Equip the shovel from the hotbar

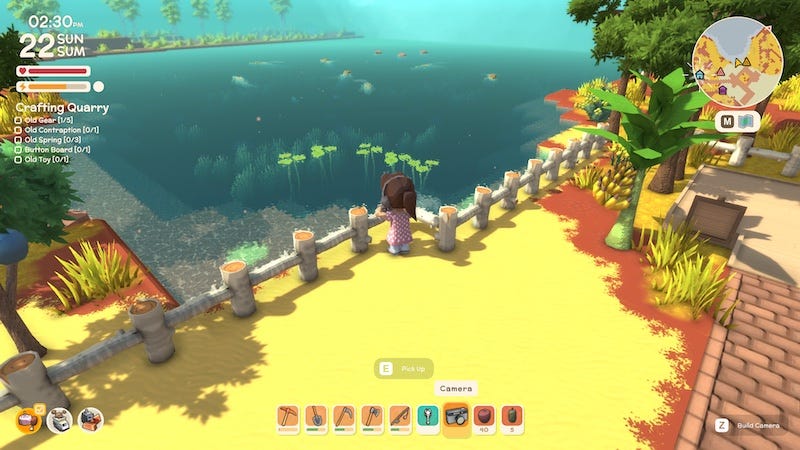pos(316,415)
